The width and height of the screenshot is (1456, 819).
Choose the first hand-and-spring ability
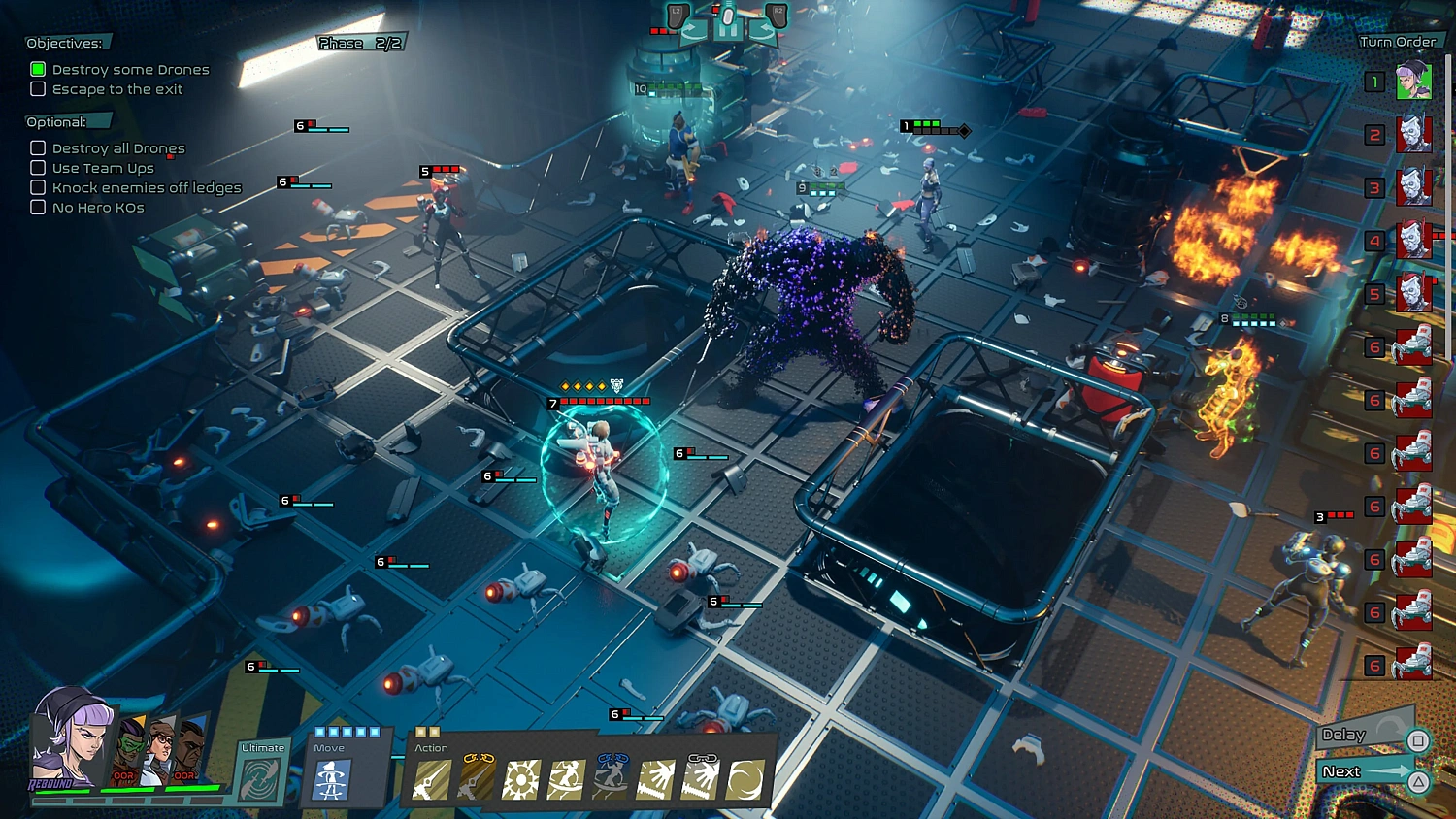coord(655,780)
